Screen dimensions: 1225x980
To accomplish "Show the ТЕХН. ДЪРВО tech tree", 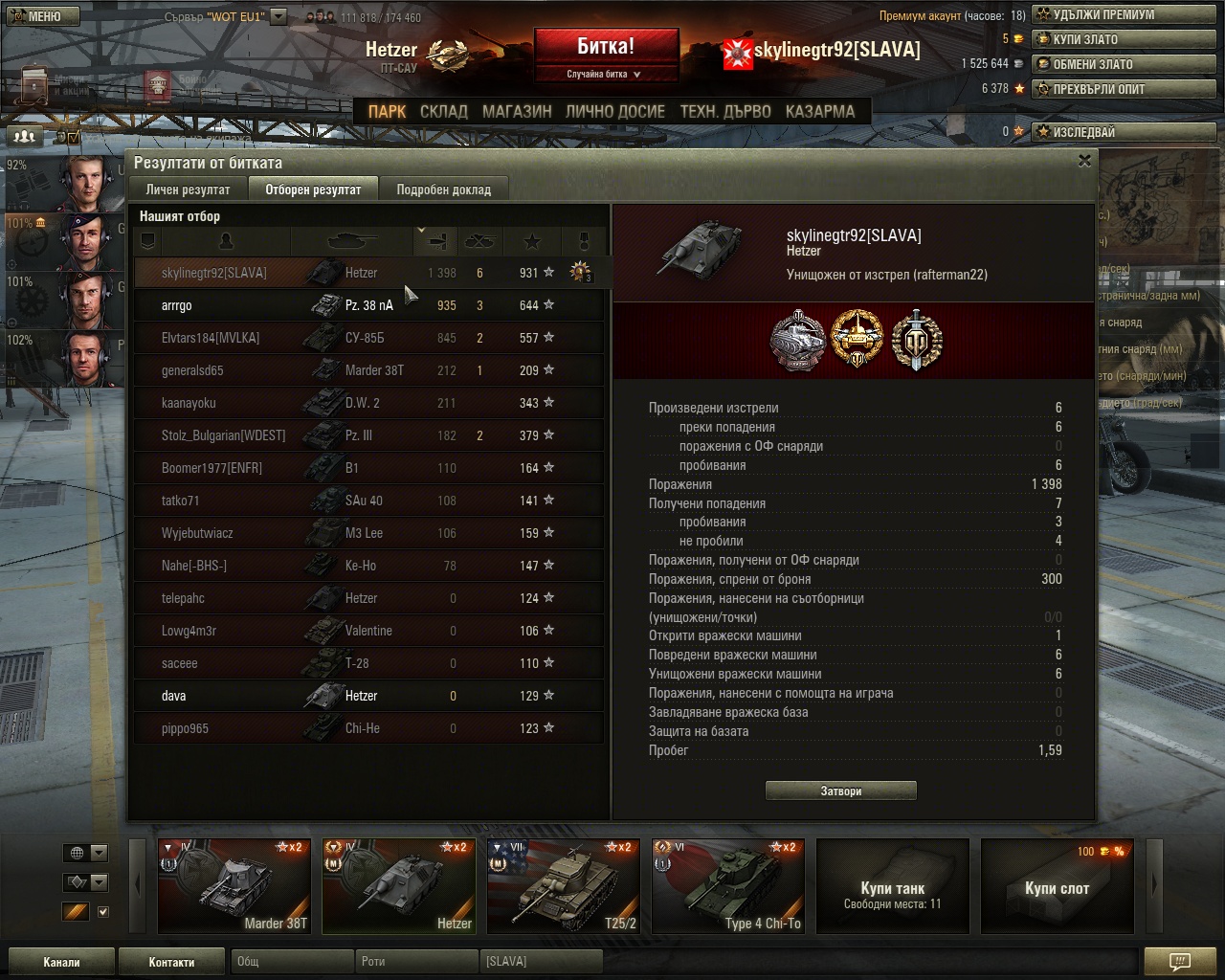I will click(724, 111).
